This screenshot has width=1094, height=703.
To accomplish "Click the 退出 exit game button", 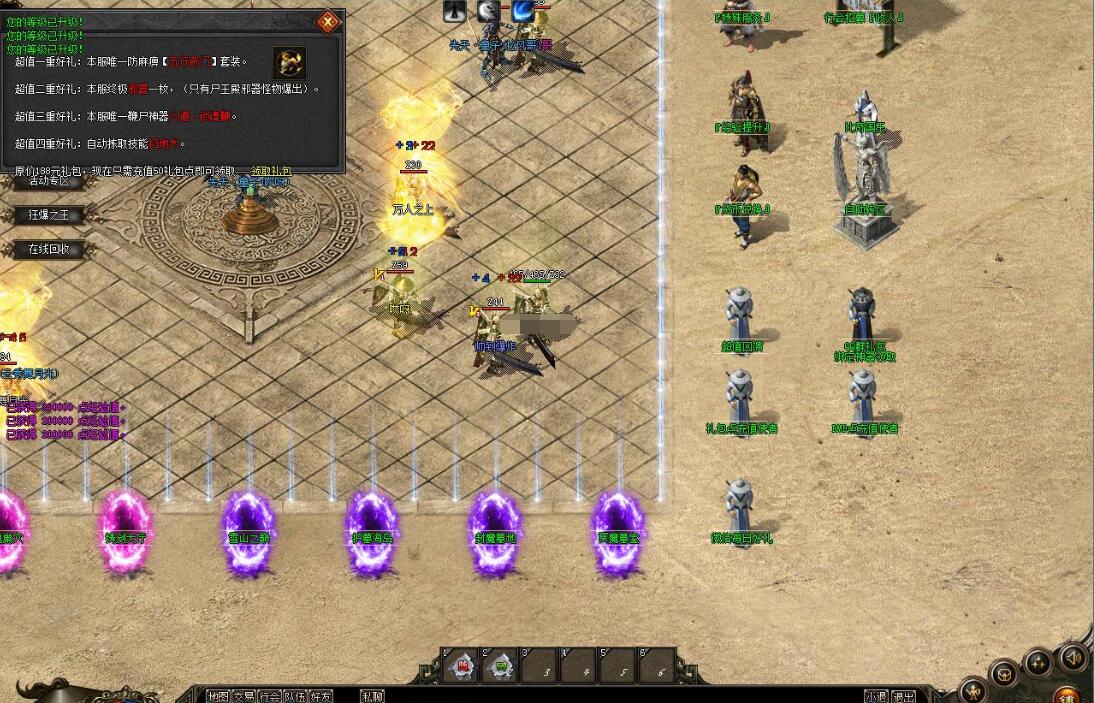I will pos(903,697).
